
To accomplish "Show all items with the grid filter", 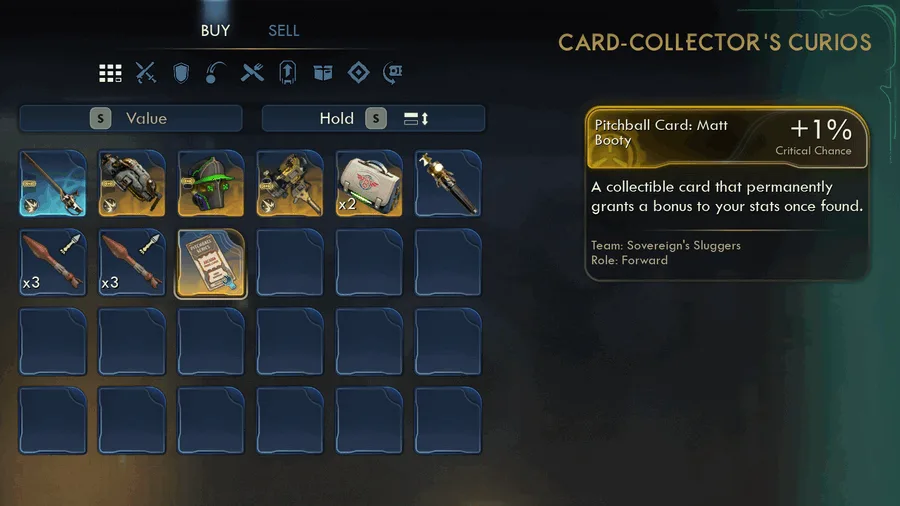I will [110, 73].
